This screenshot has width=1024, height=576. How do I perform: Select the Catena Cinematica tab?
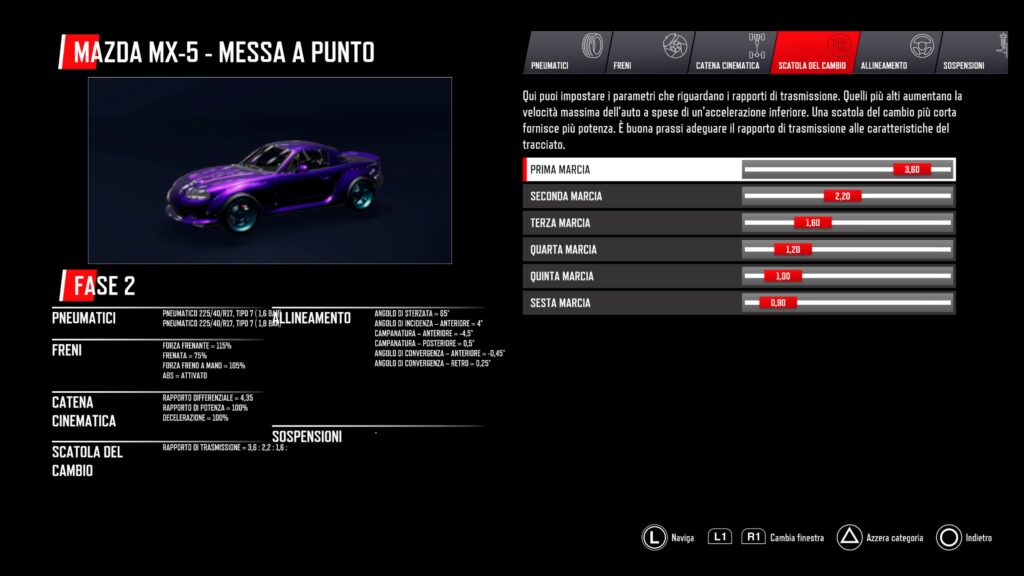[730, 53]
